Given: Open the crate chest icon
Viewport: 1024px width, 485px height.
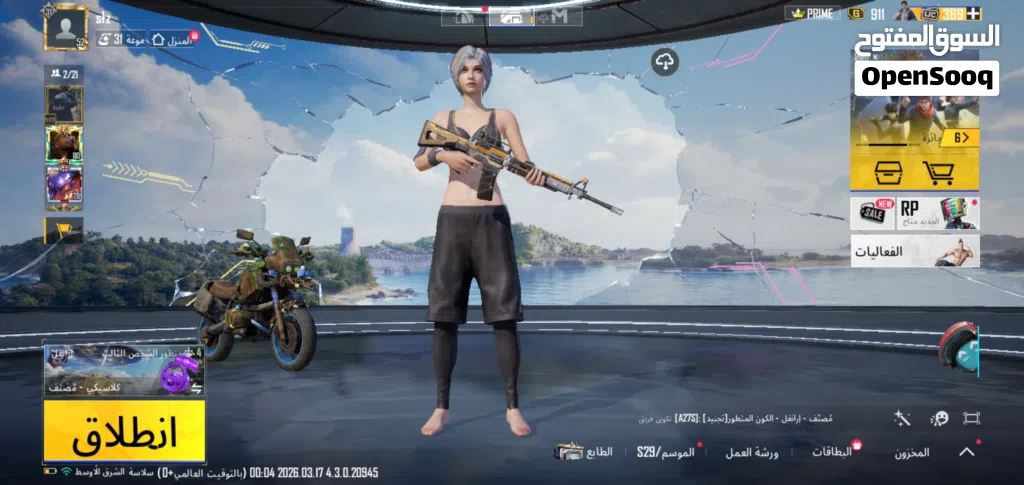Looking at the screenshot, I should [888, 172].
